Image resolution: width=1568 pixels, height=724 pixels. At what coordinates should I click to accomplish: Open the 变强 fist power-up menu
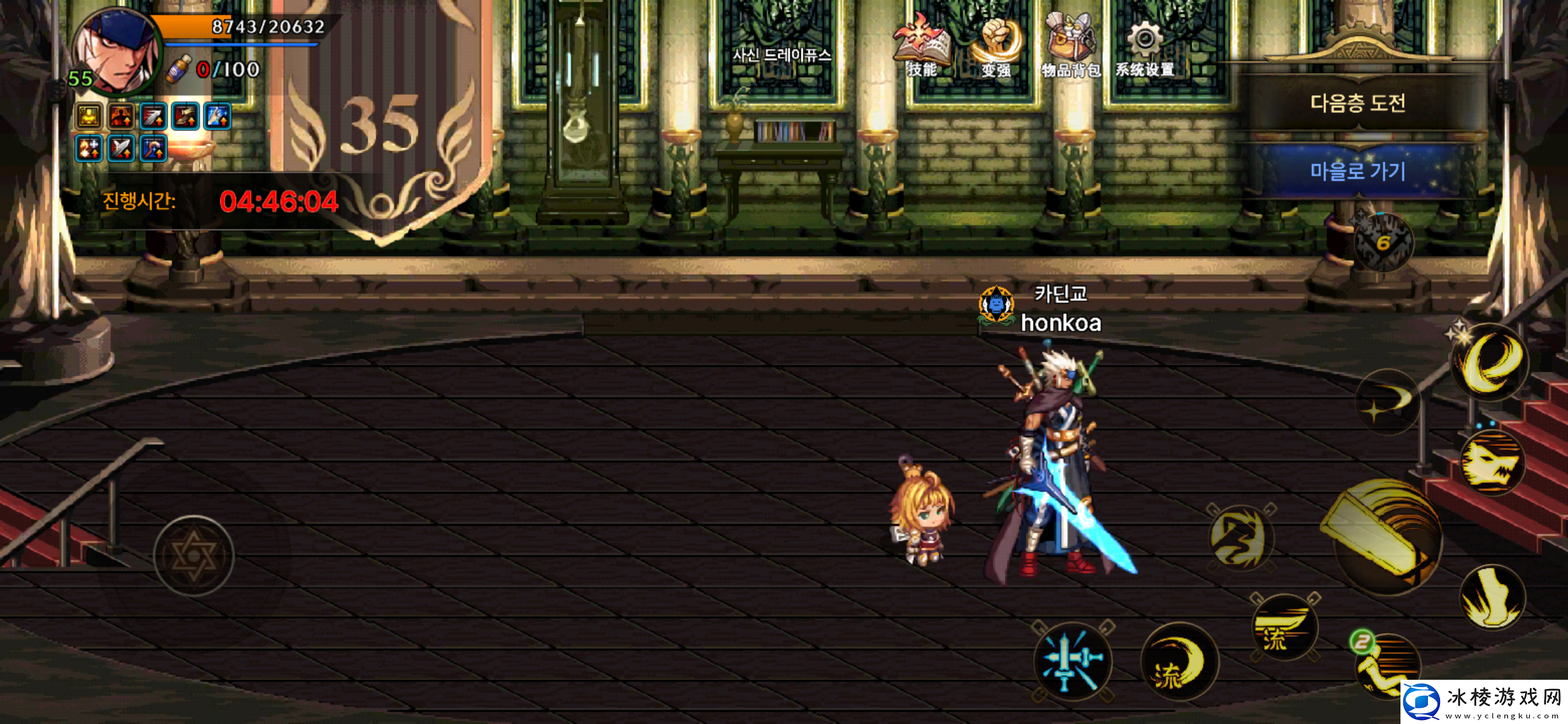(x=997, y=46)
